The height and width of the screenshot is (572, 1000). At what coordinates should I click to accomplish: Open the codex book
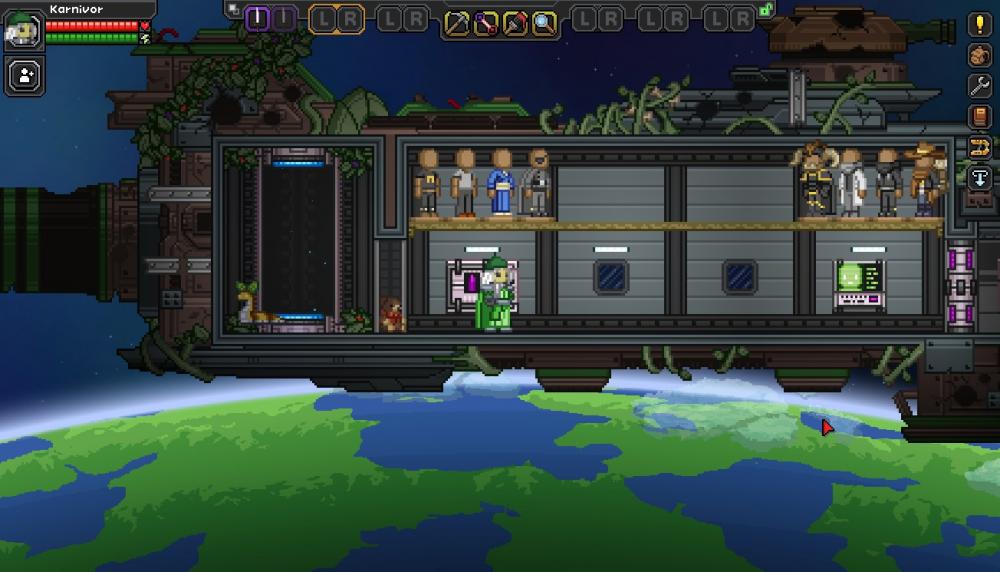979,117
